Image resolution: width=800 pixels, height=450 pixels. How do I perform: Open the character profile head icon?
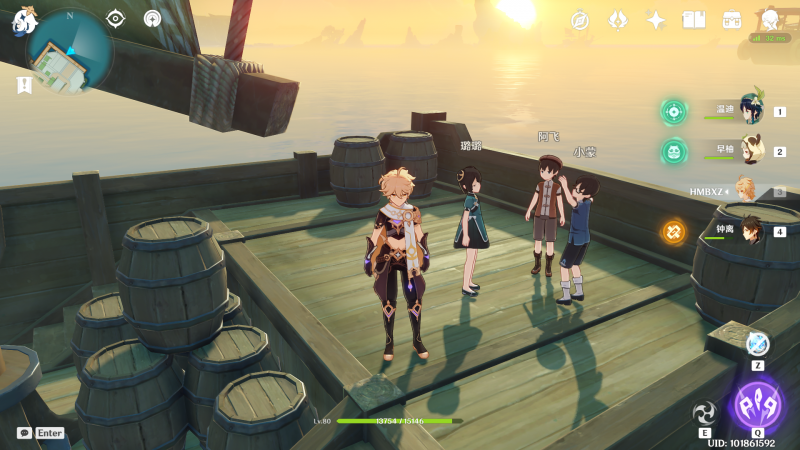[770, 20]
